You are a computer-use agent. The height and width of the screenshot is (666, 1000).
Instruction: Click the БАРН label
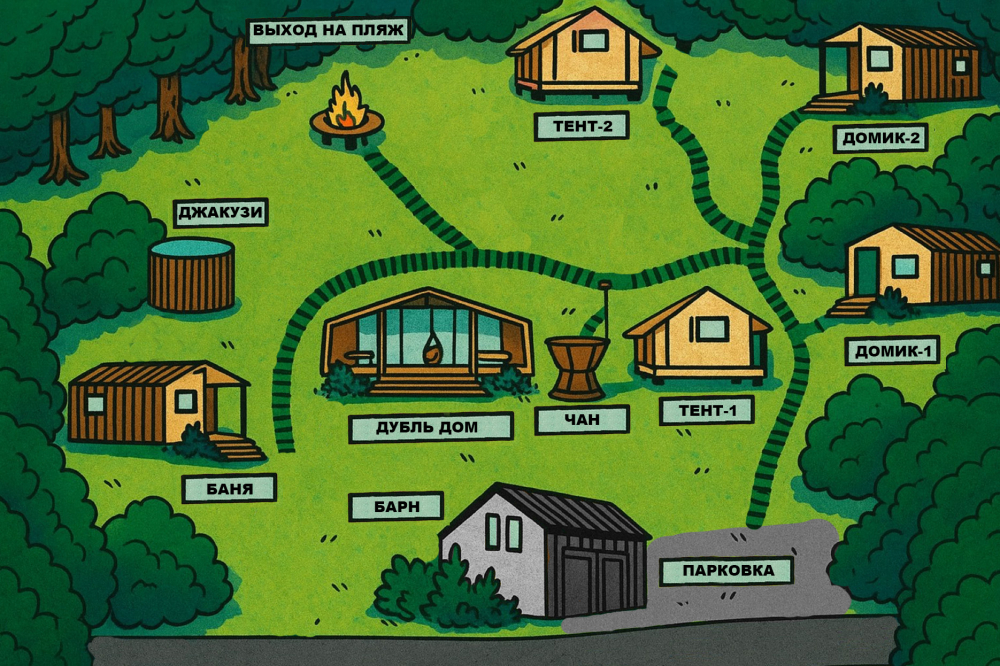(x=395, y=506)
